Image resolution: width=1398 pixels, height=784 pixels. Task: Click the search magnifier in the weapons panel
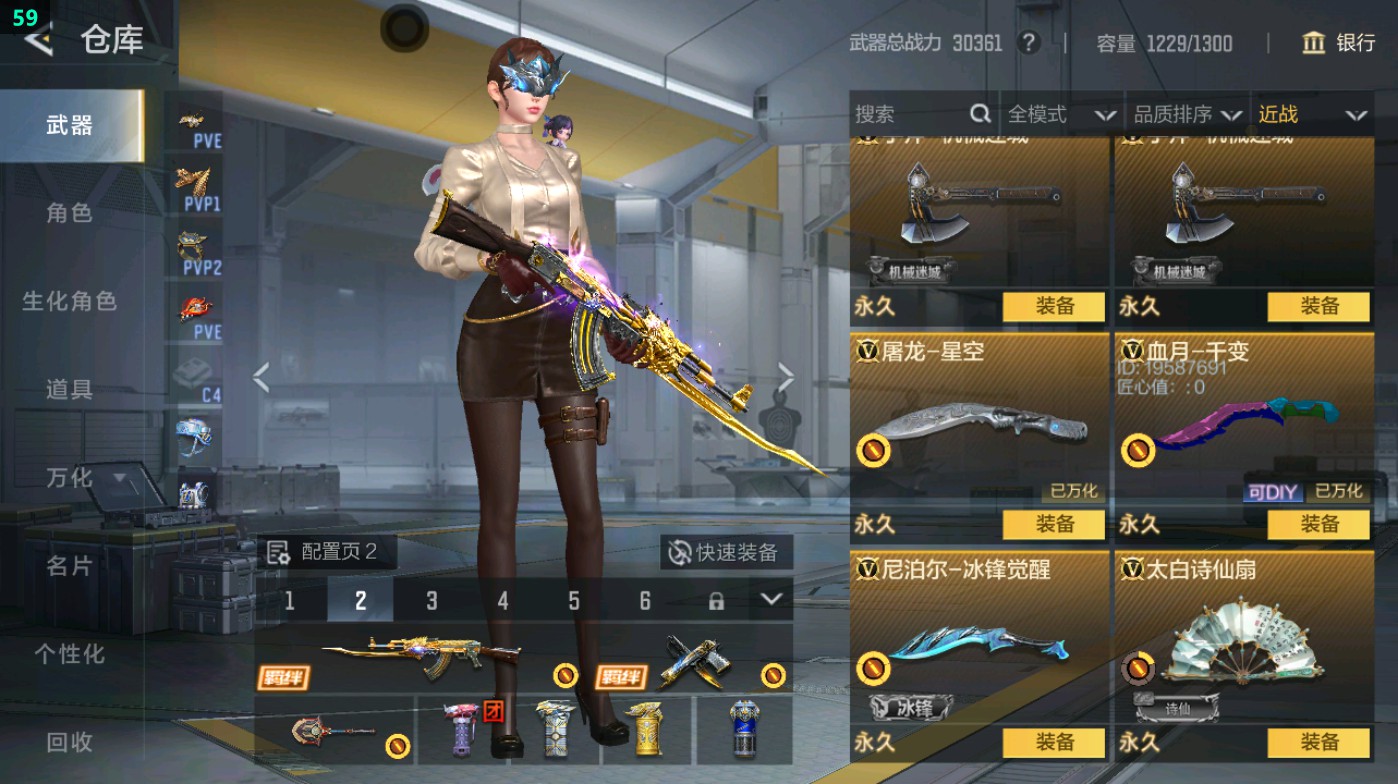[979, 114]
